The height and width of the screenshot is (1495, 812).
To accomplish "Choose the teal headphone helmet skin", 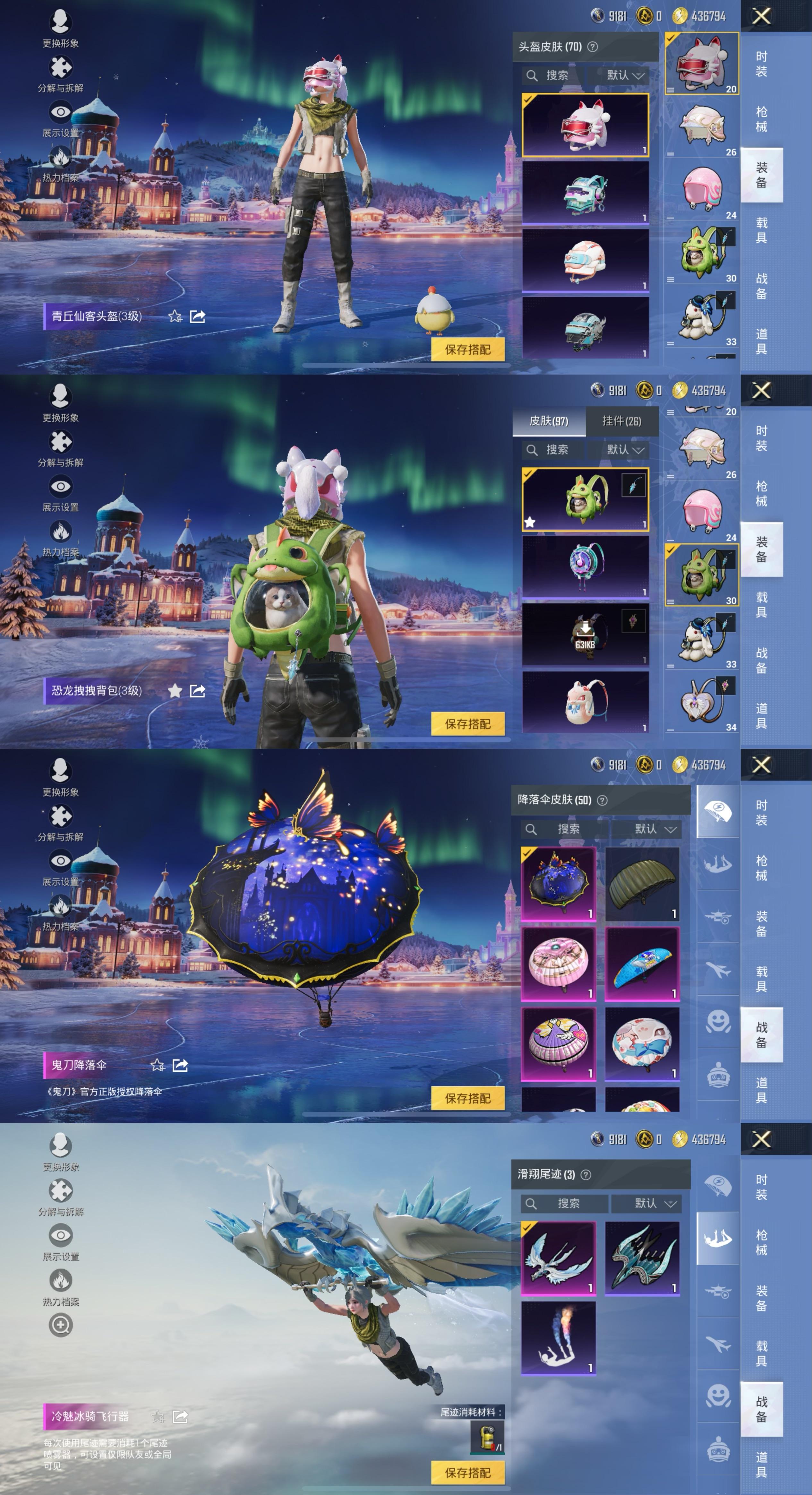I will click(x=585, y=193).
